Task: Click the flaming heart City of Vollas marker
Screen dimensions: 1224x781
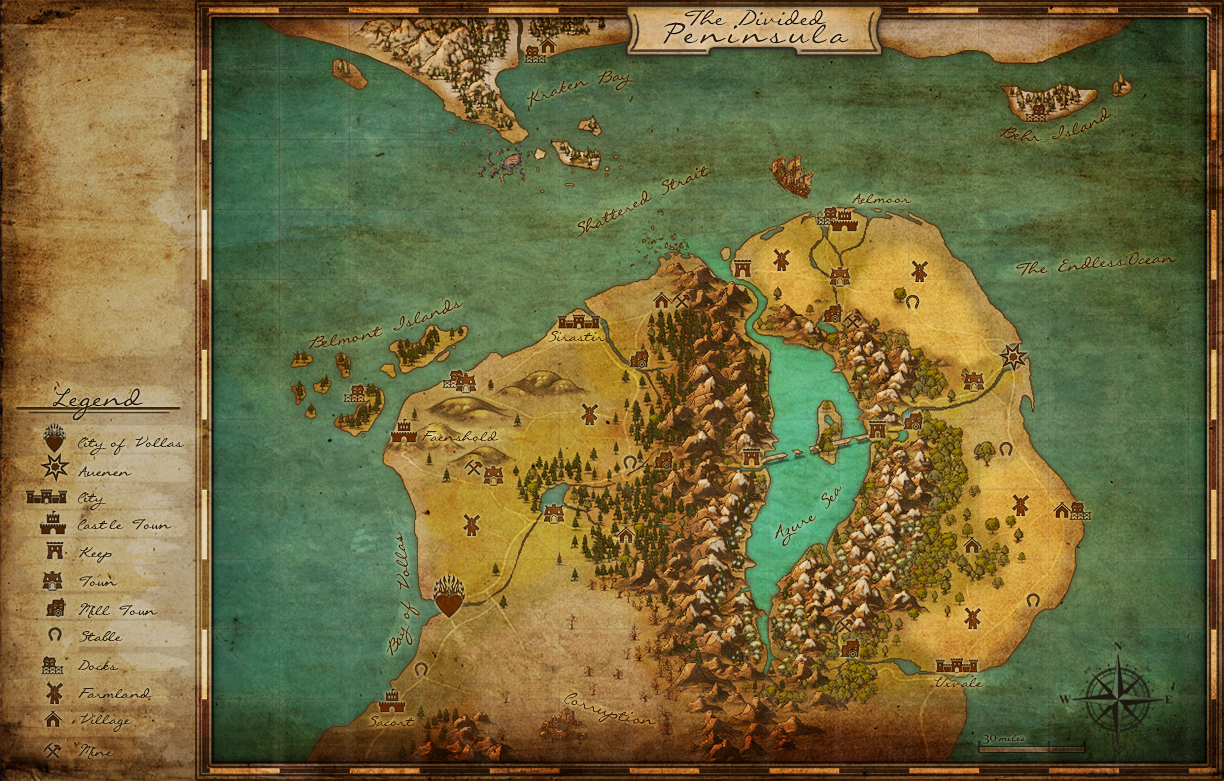Action: 450,595
